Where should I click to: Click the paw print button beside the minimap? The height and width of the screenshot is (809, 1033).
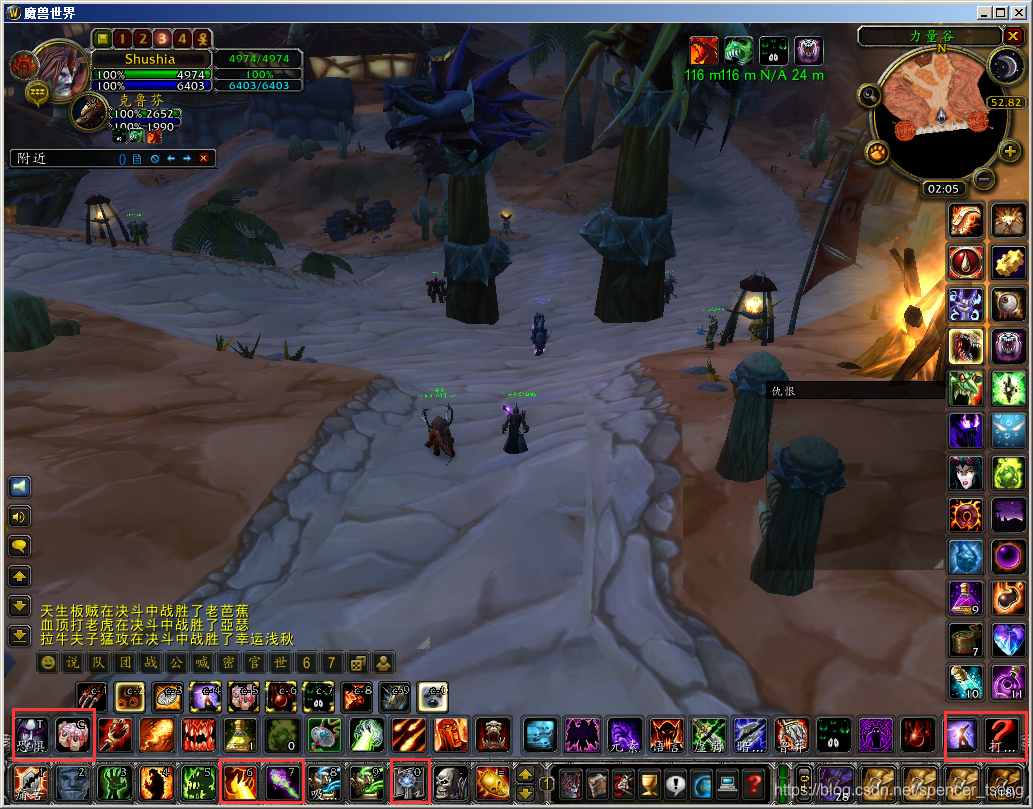point(877,153)
